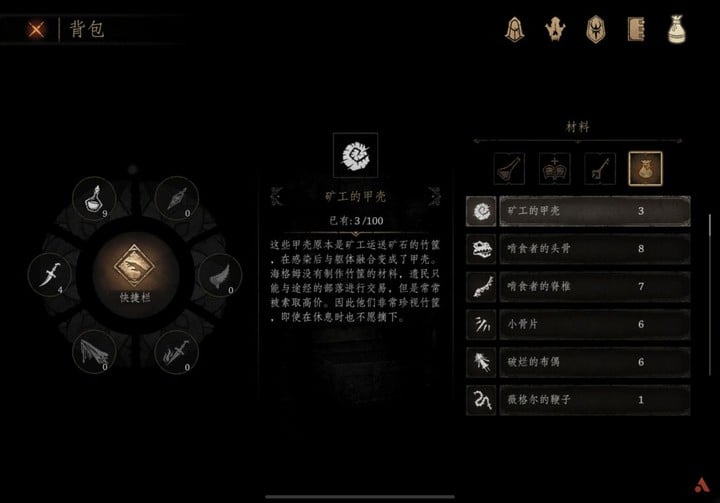This screenshot has width=720, height=503.
Task: Switch to the flask consumables tab
Action: 509,168
